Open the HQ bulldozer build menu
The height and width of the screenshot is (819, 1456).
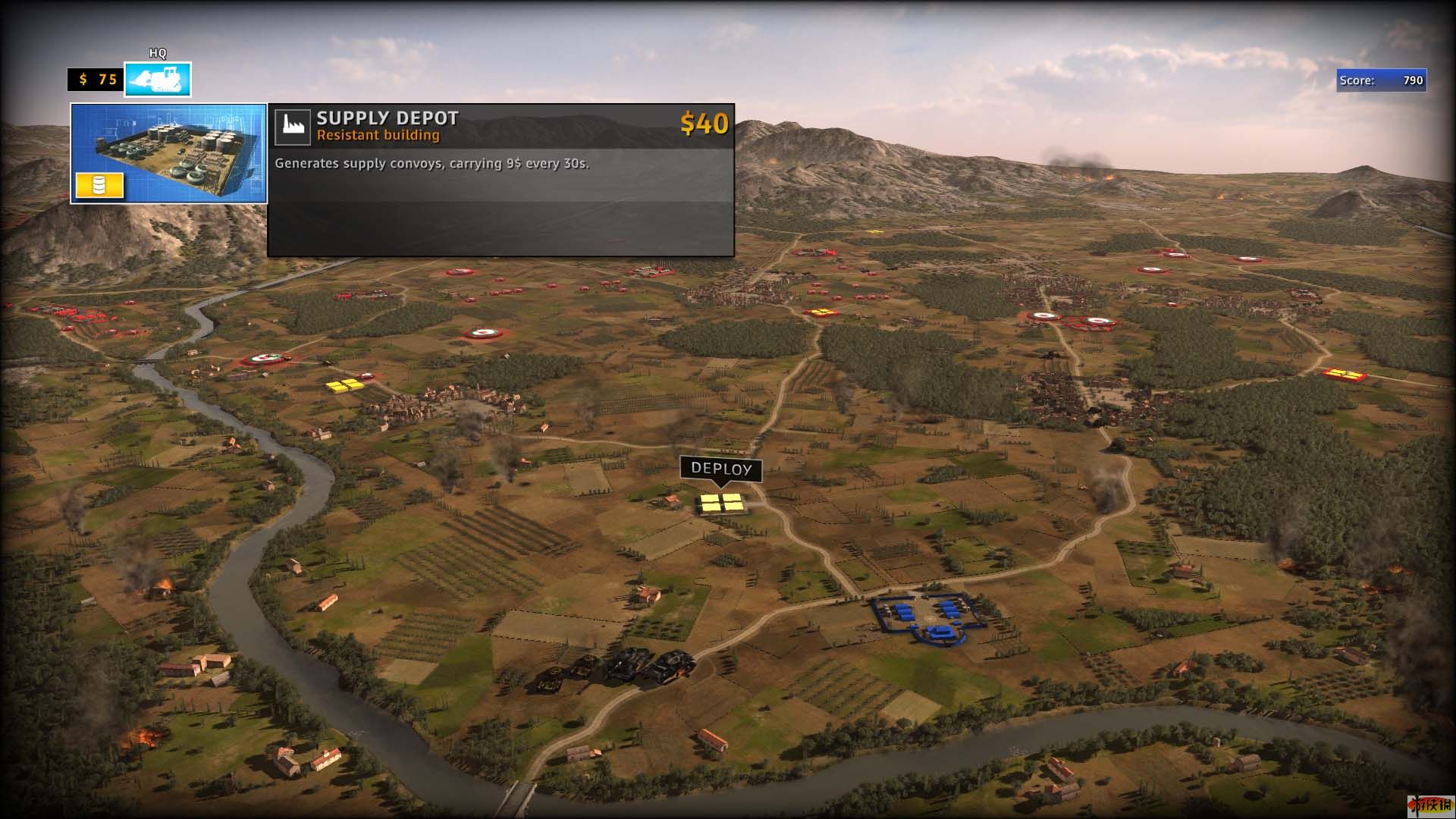click(158, 80)
